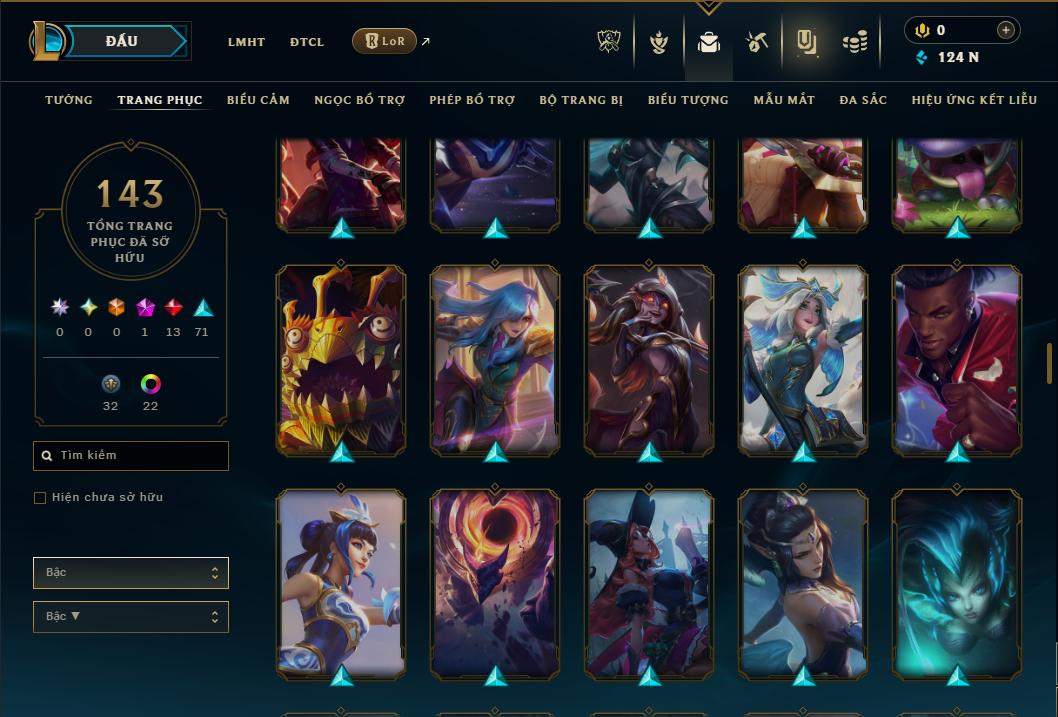Show the BỘ TRANG BỊ tab
Screen dimensions: 1058x717
(x=581, y=100)
